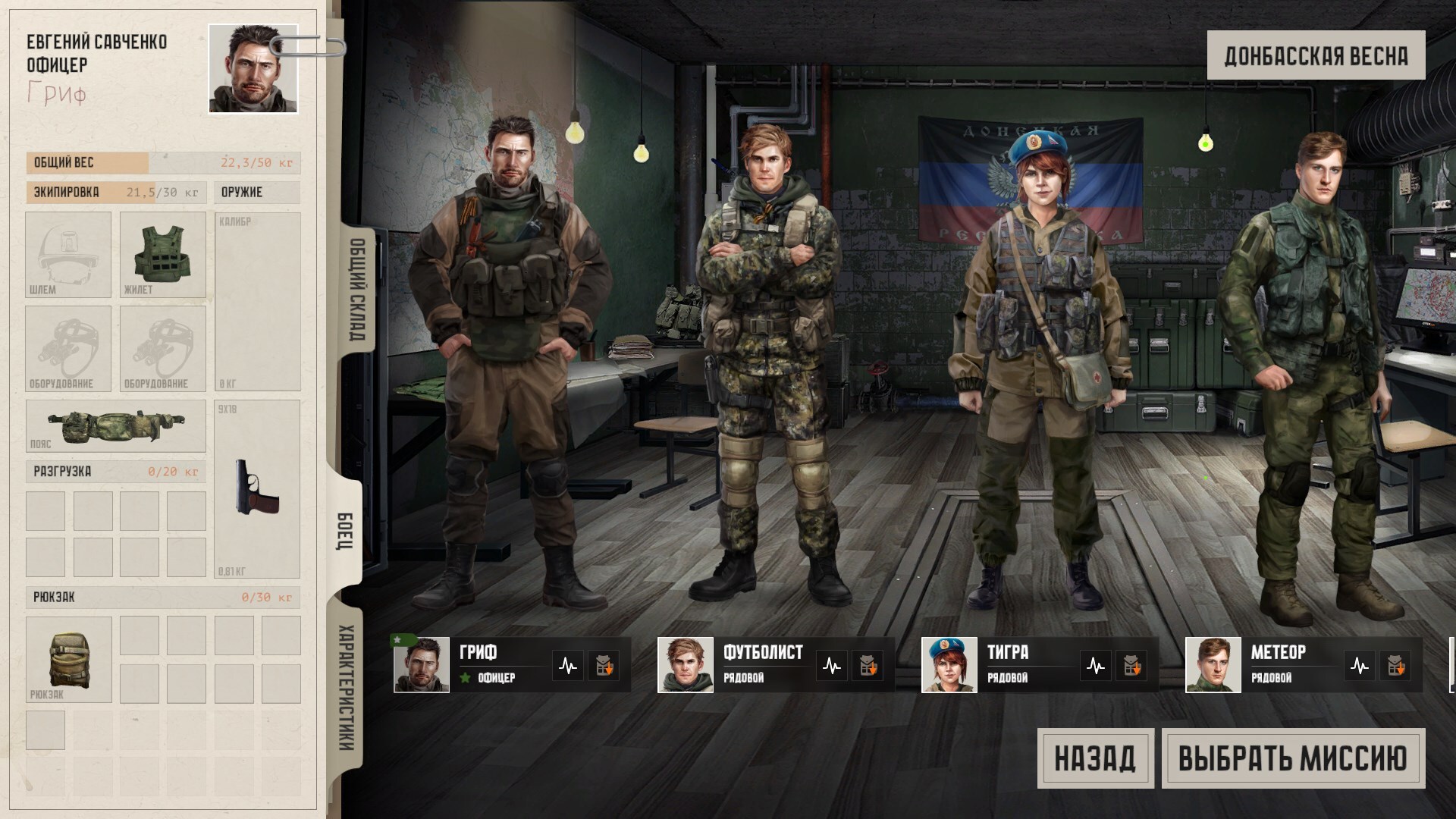This screenshot has width=1456, height=819.
Task: Click the backpack item slot (Рюкзак)
Action: [x=69, y=659]
